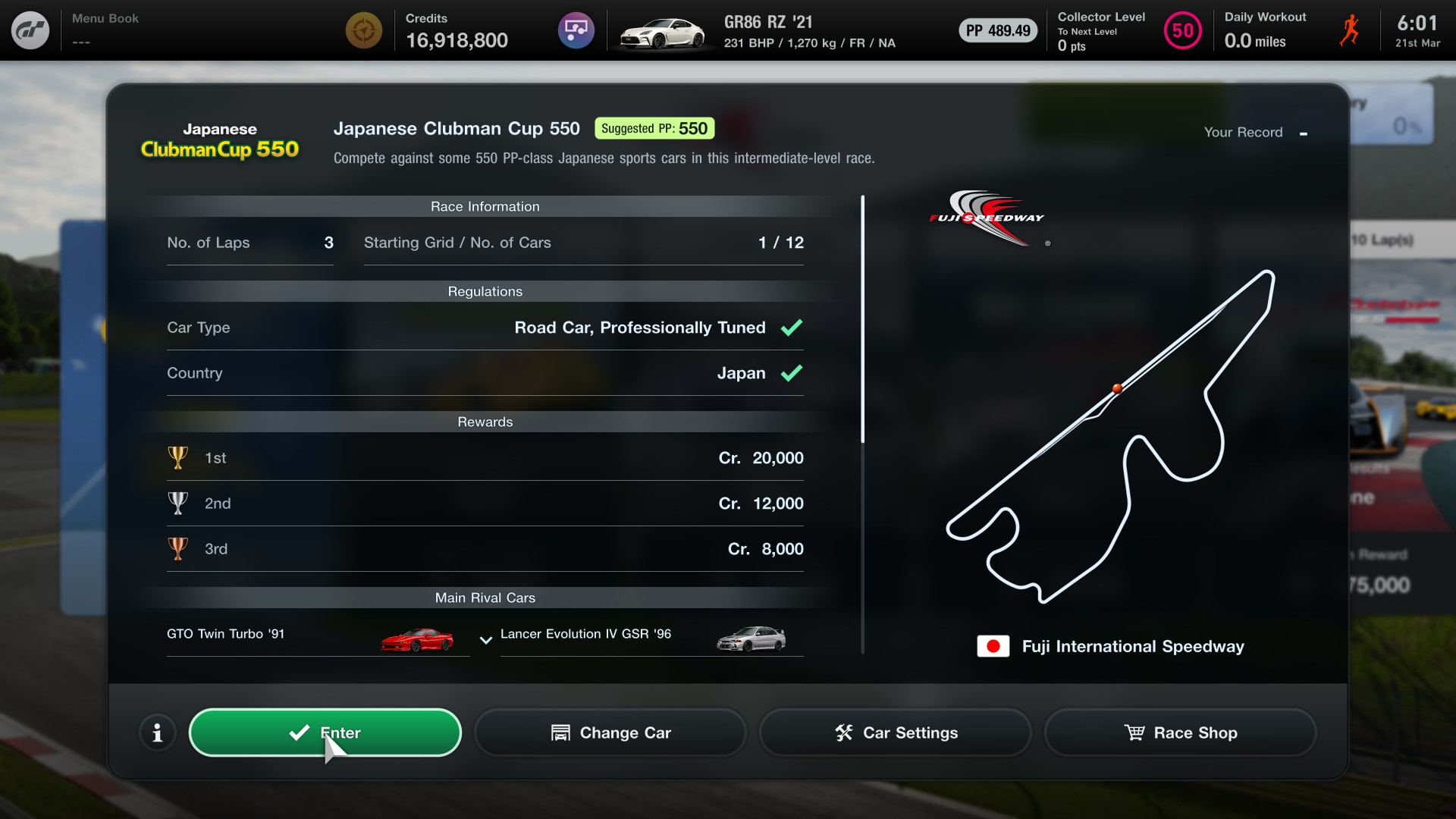Screen dimensions: 1456x819
Task: Open the Race Shop
Action: [x=1180, y=733]
